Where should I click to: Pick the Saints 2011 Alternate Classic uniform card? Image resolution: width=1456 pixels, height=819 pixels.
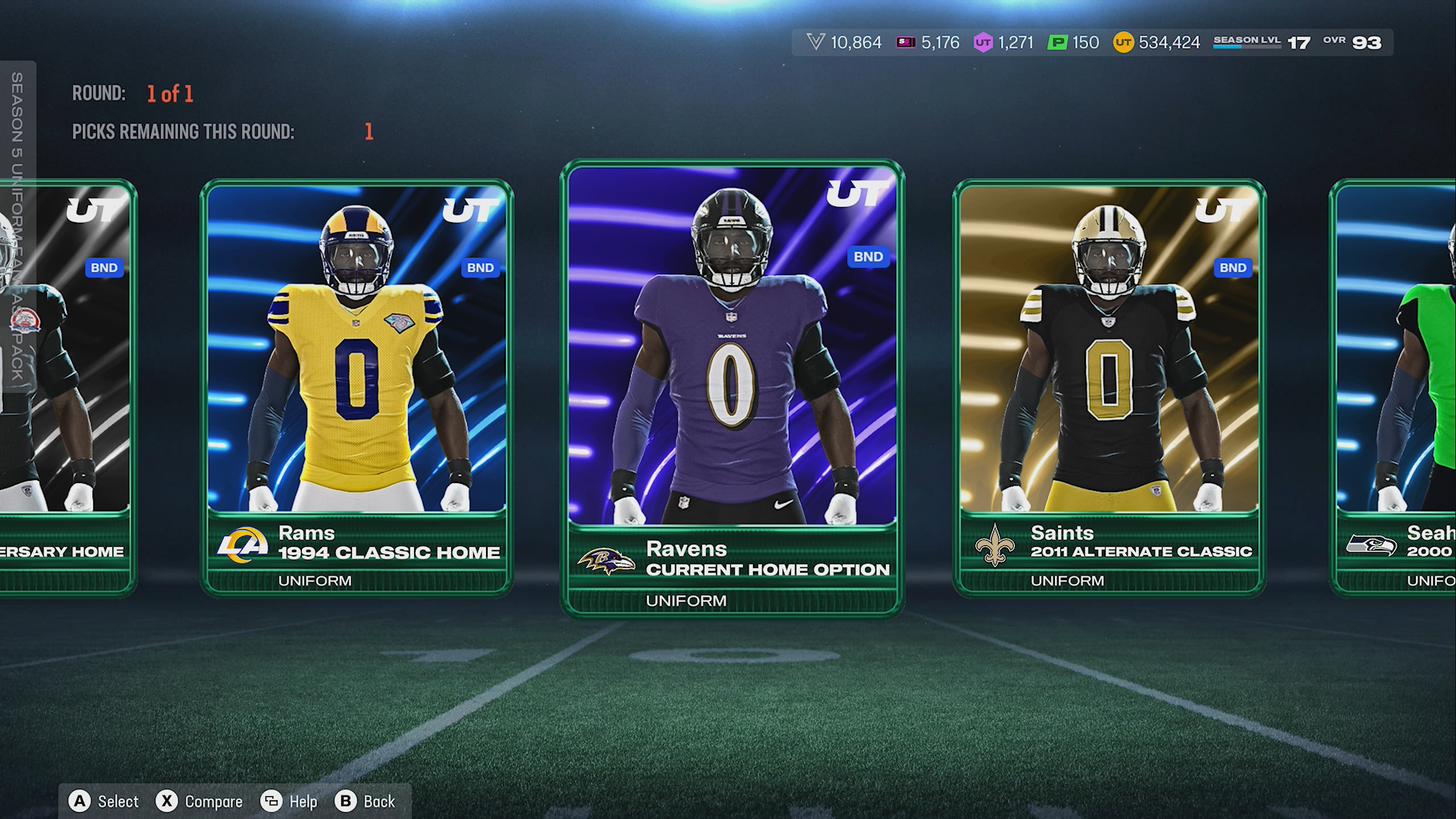click(x=1109, y=387)
